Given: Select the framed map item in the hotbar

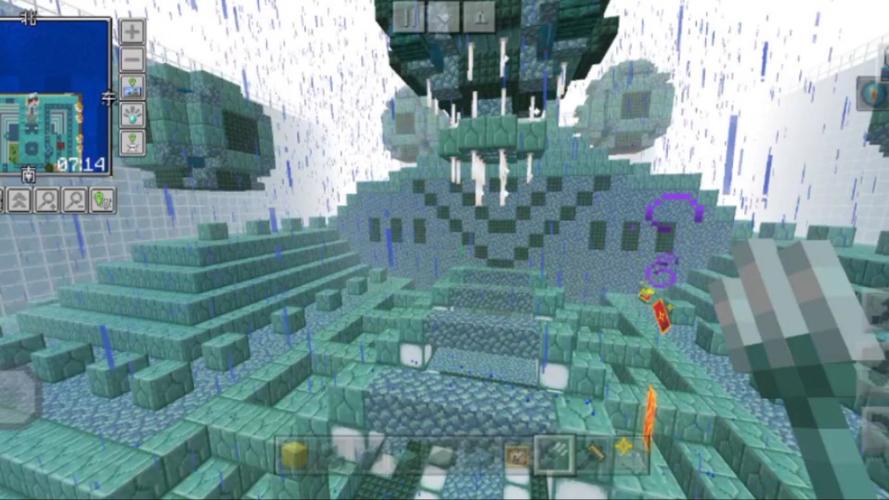Looking at the screenshot, I should click(516, 455).
